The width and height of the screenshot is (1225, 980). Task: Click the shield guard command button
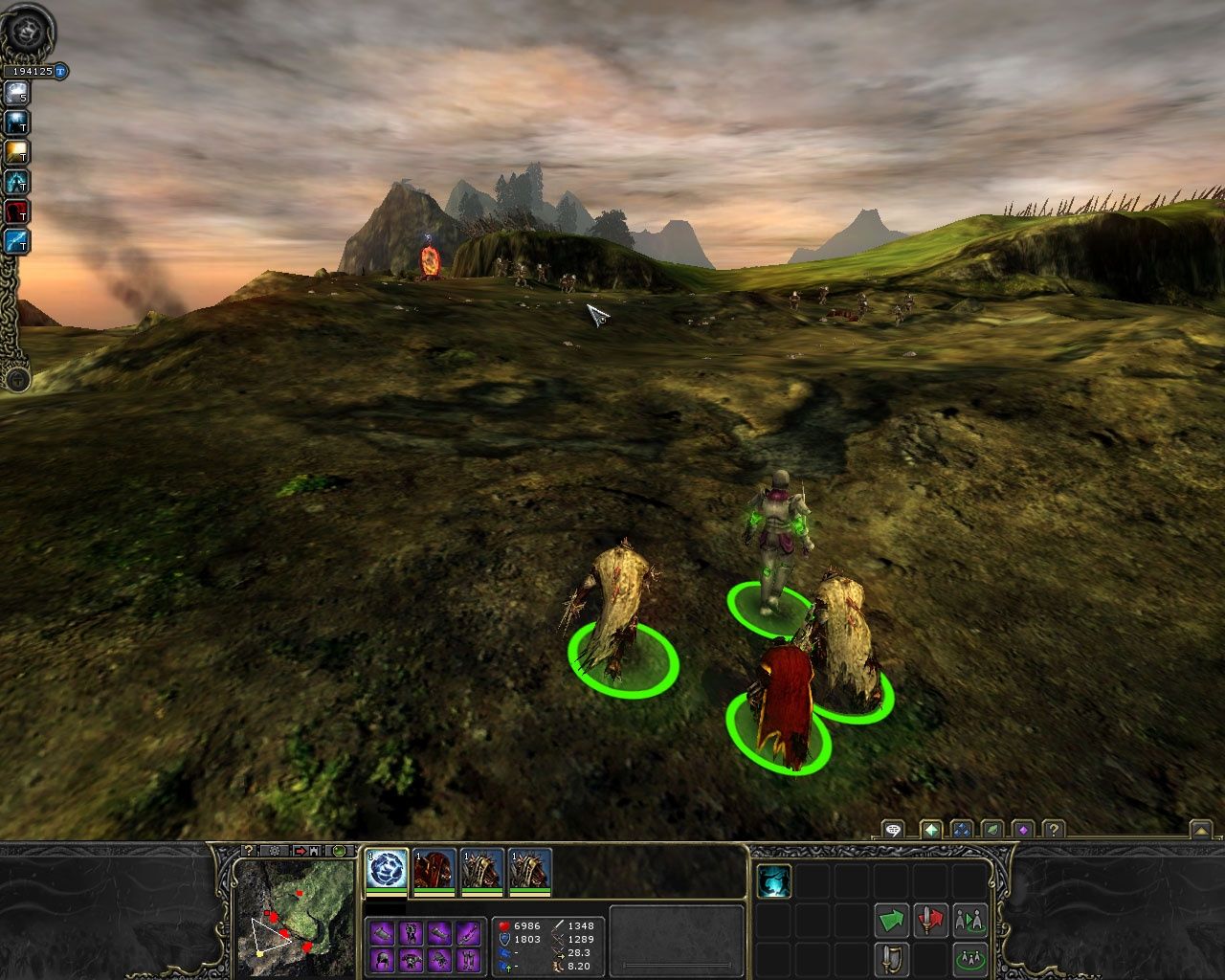[892, 958]
